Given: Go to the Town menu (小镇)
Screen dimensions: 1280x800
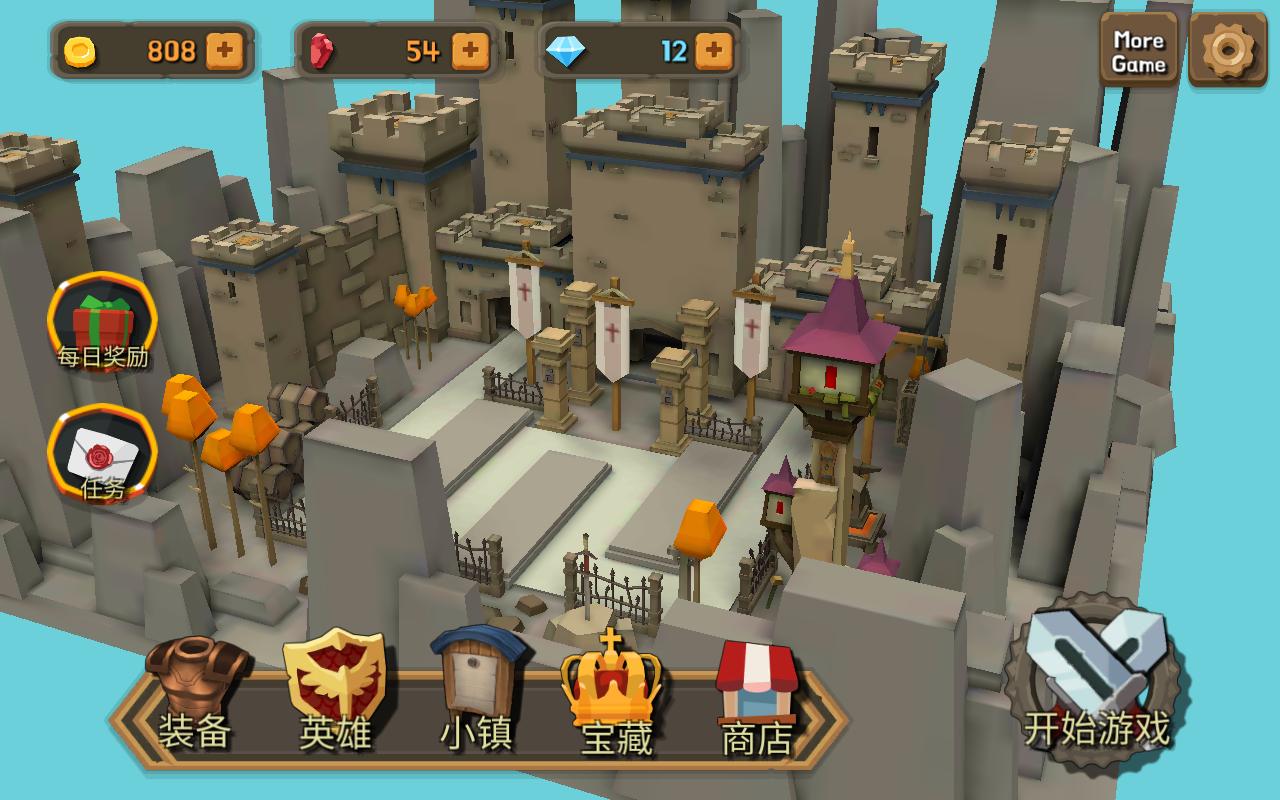Looking at the screenshot, I should 477,692.
